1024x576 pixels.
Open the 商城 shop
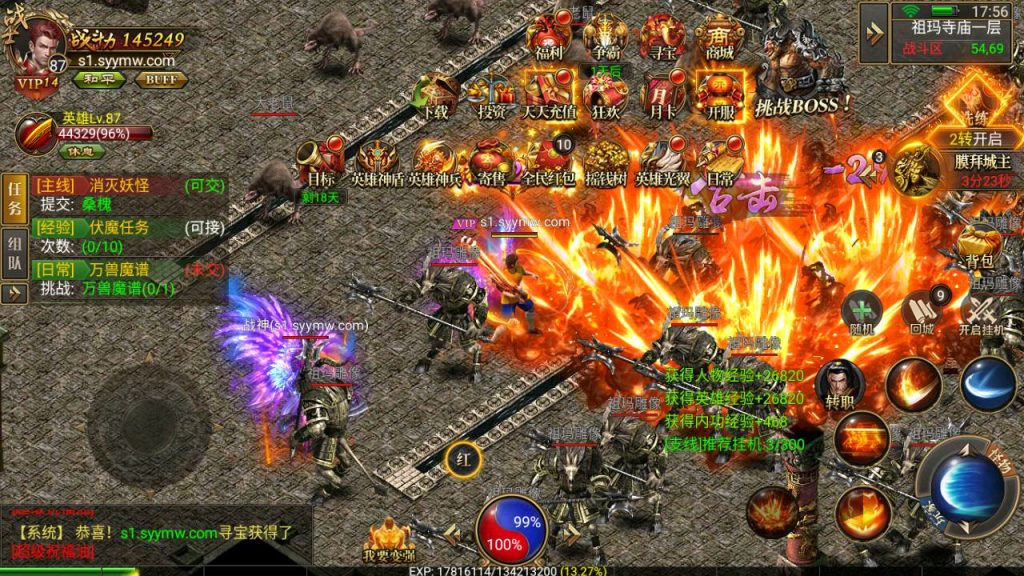point(721,38)
